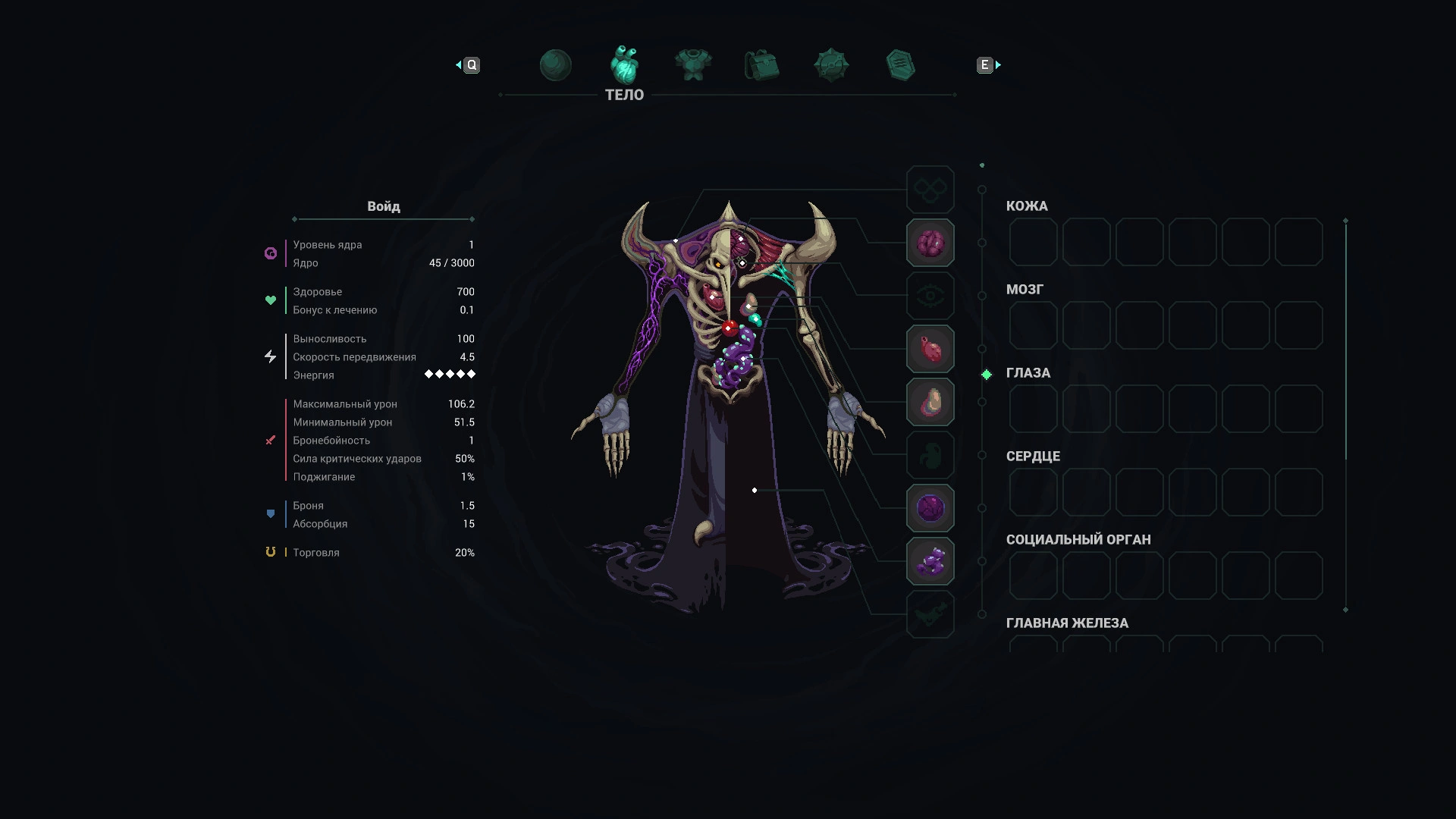Select the empty kidney-shaped organ slot
The height and width of the screenshot is (819, 1456).
click(x=930, y=455)
